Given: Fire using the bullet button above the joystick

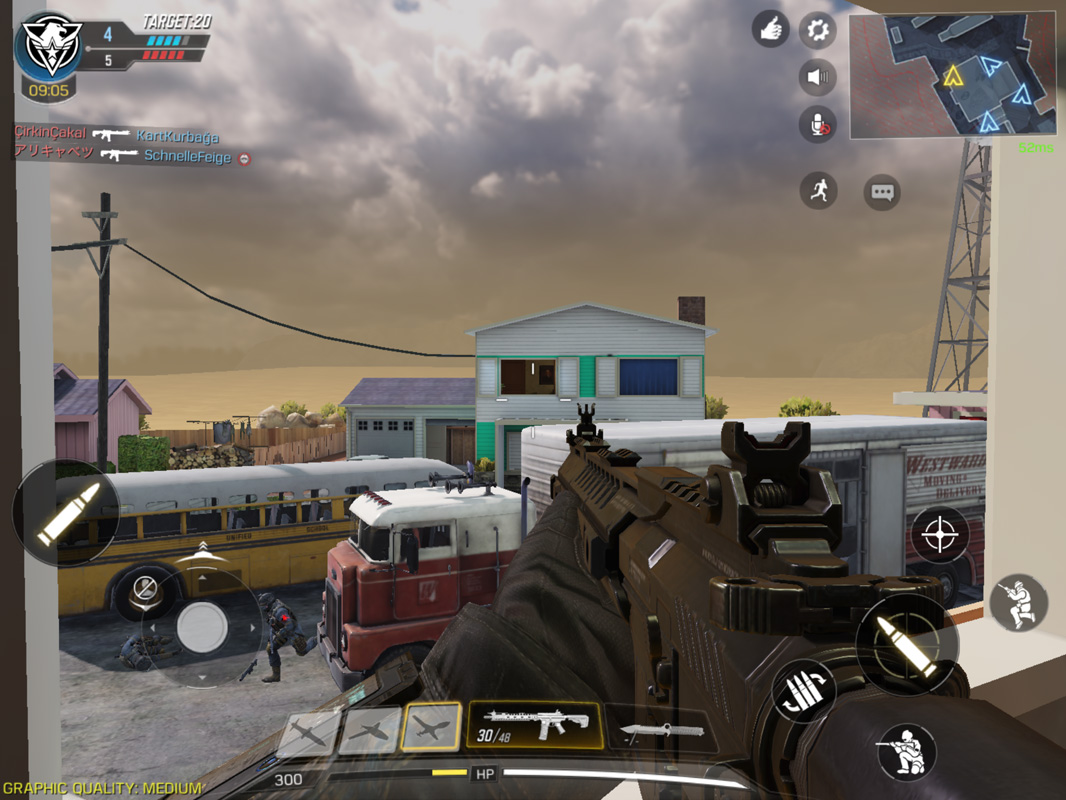Looking at the screenshot, I should click(x=65, y=513).
